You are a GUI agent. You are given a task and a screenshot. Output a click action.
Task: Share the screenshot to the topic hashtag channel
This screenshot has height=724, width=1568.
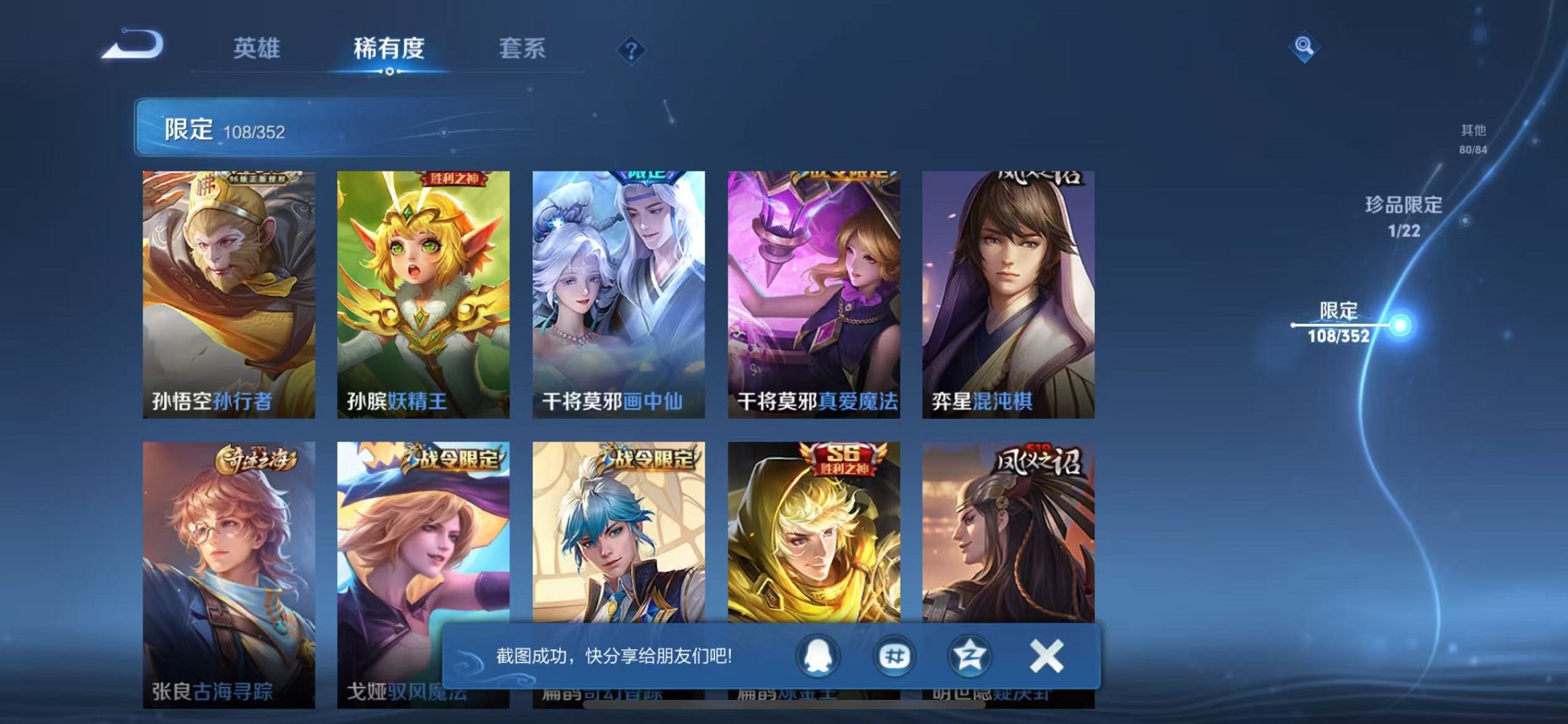click(x=895, y=656)
